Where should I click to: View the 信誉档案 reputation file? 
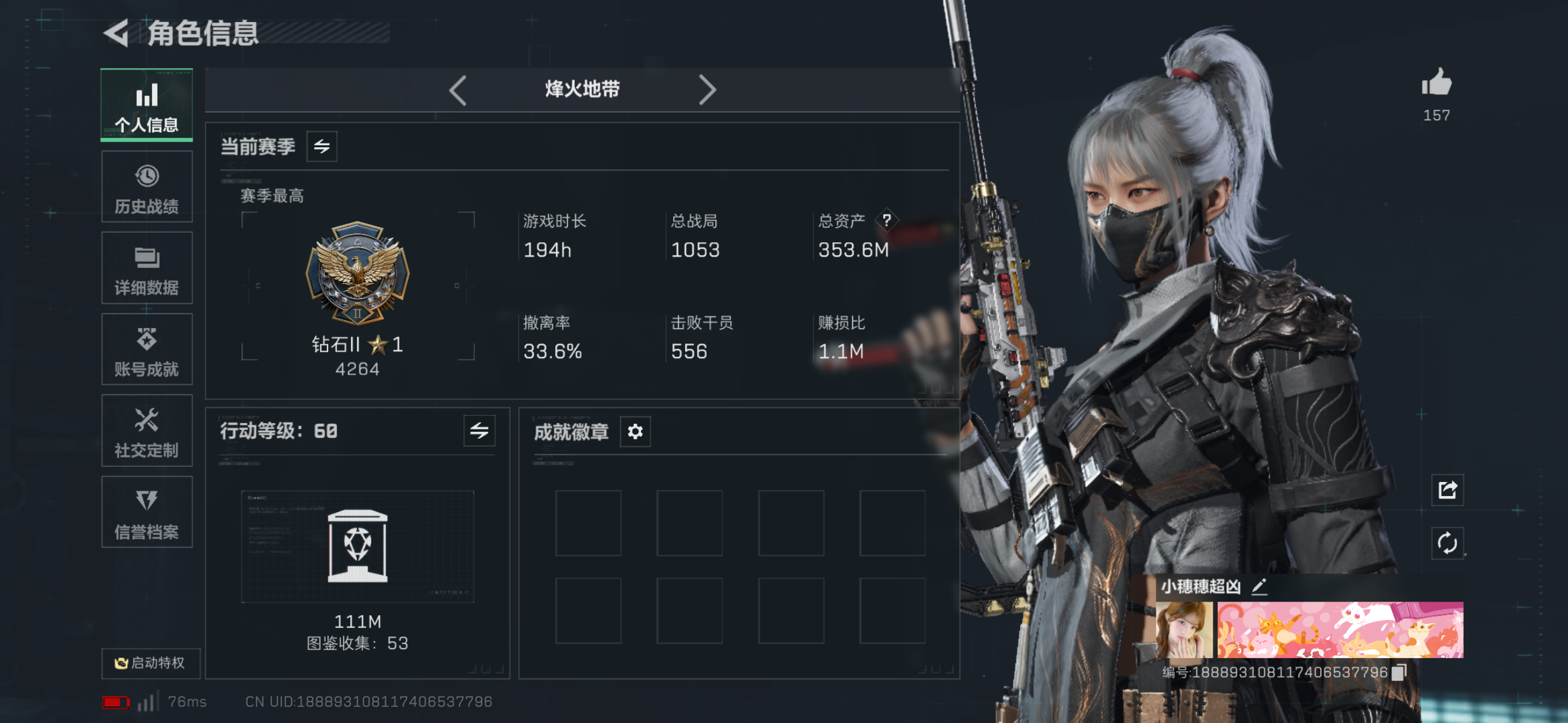(x=147, y=512)
